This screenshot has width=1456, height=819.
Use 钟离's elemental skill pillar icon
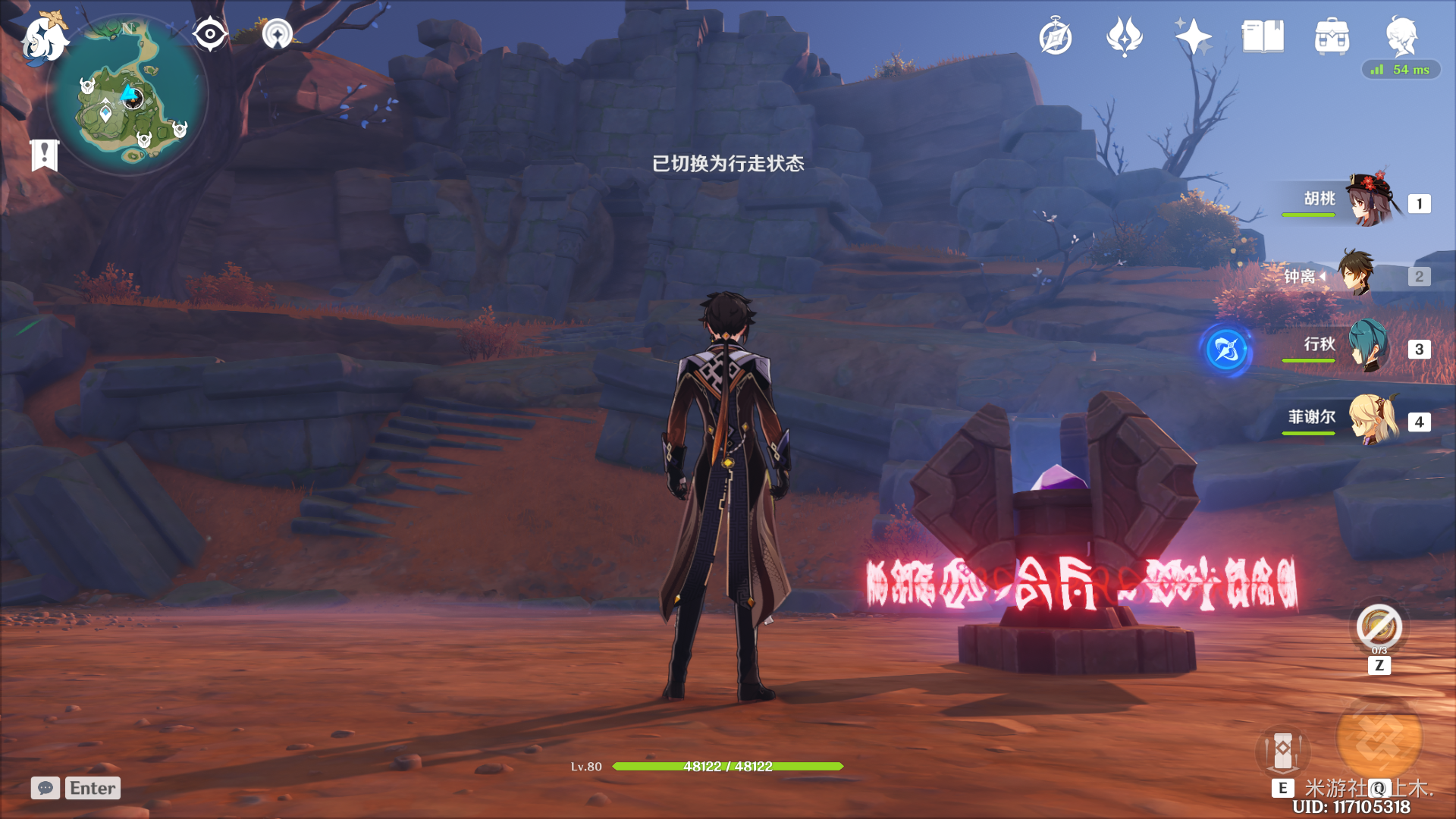(x=1282, y=751)
